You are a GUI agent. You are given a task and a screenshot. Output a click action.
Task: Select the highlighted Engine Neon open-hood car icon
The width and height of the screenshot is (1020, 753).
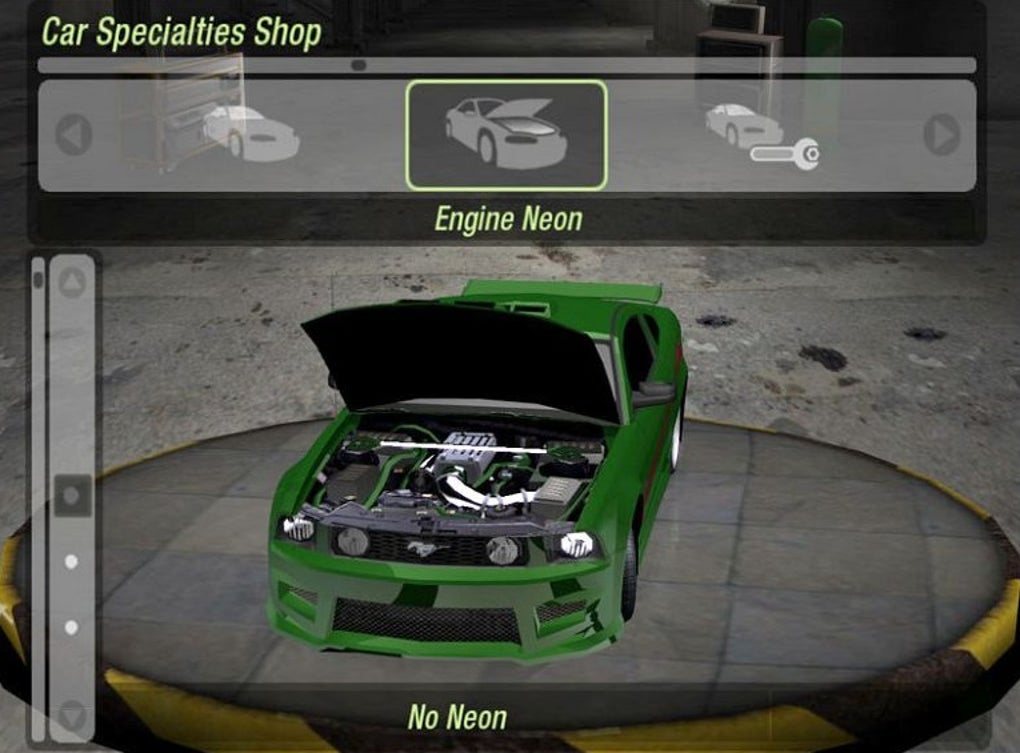coord(506,135)
